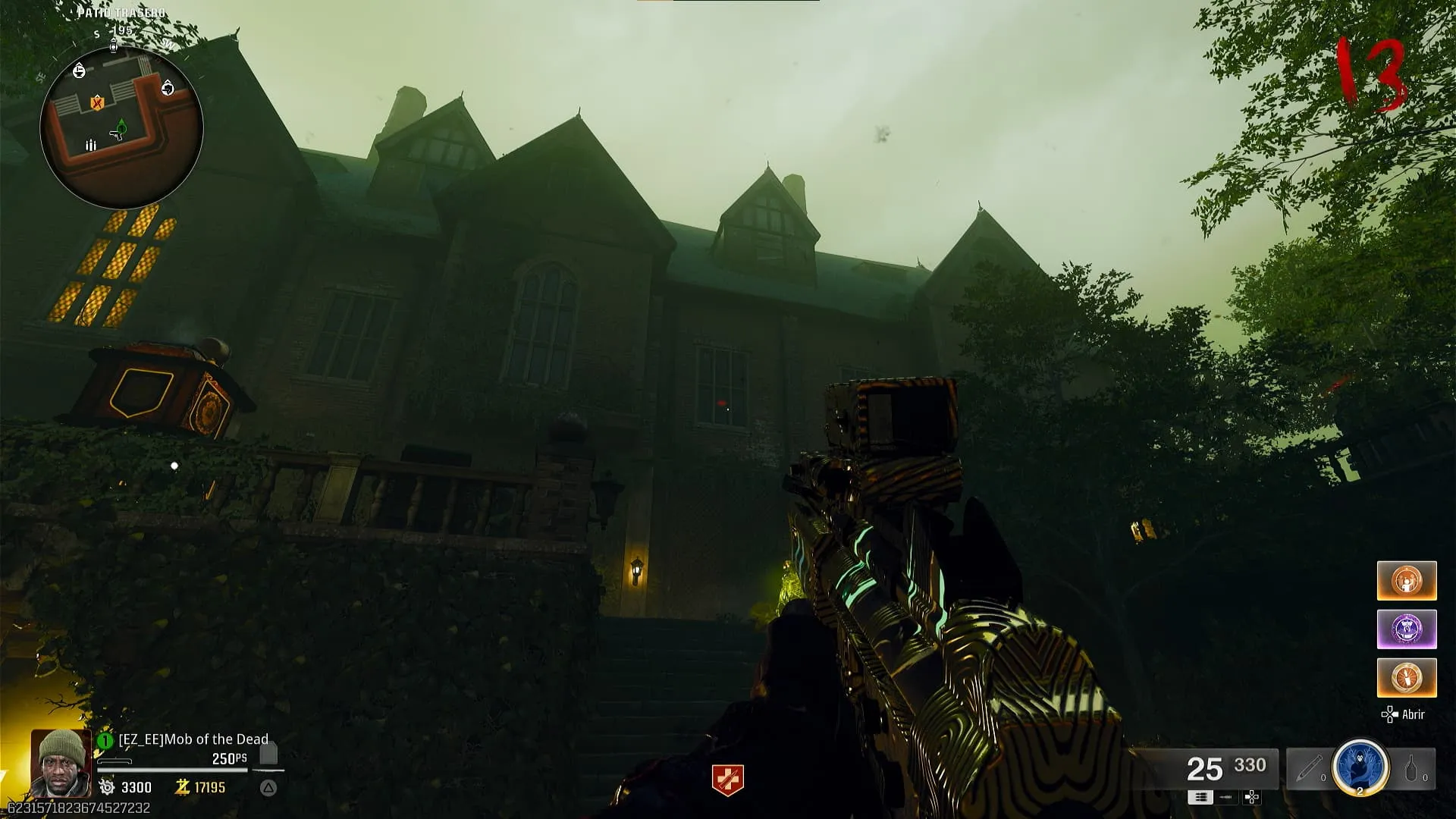The height and width of the screenshot is (819, 1456).
Task: Select the bottle lethal equipment slot
Action: 1412,769
